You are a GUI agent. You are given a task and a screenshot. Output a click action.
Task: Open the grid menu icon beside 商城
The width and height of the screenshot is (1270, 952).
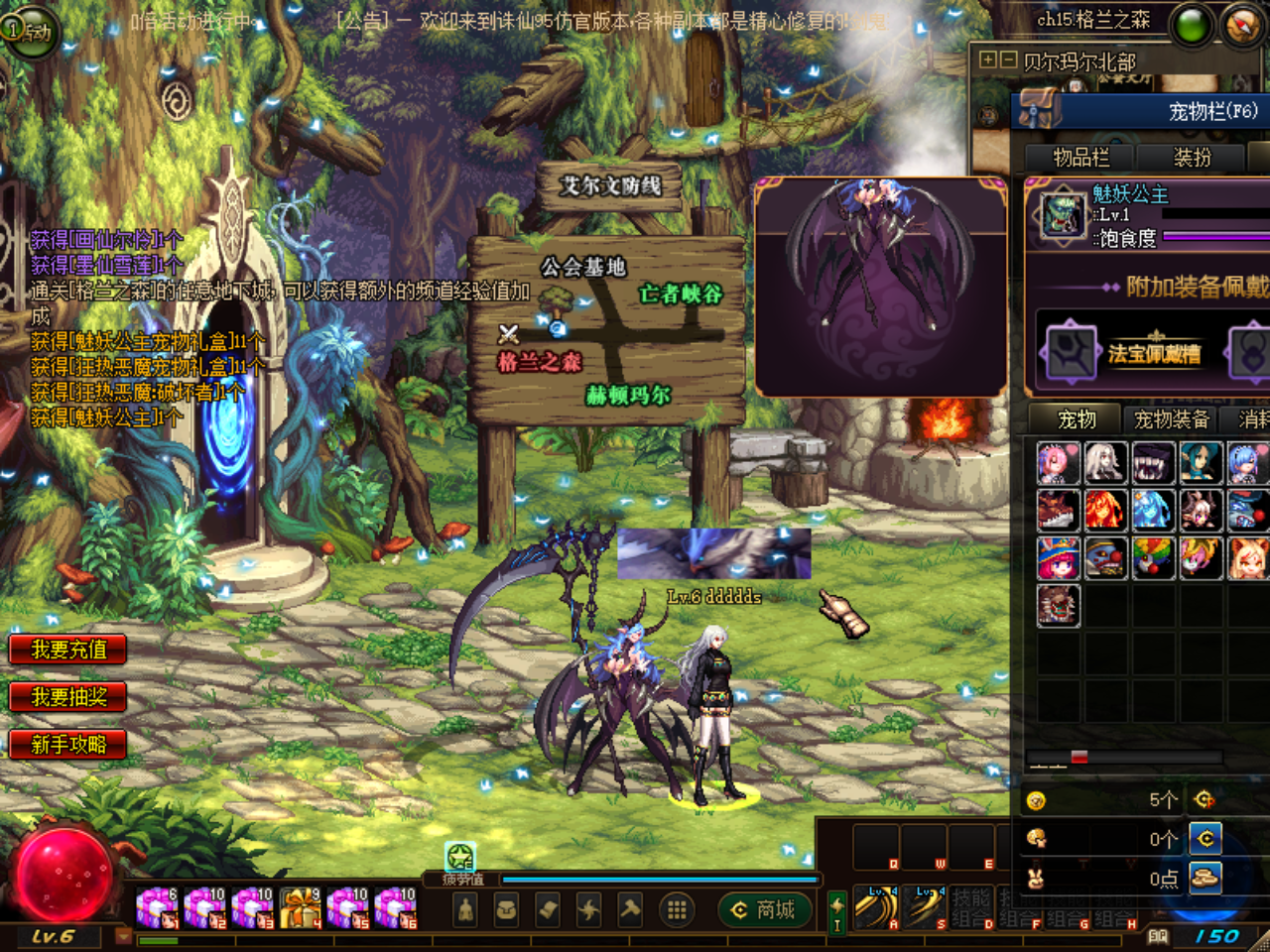click(x=676, y=907)
